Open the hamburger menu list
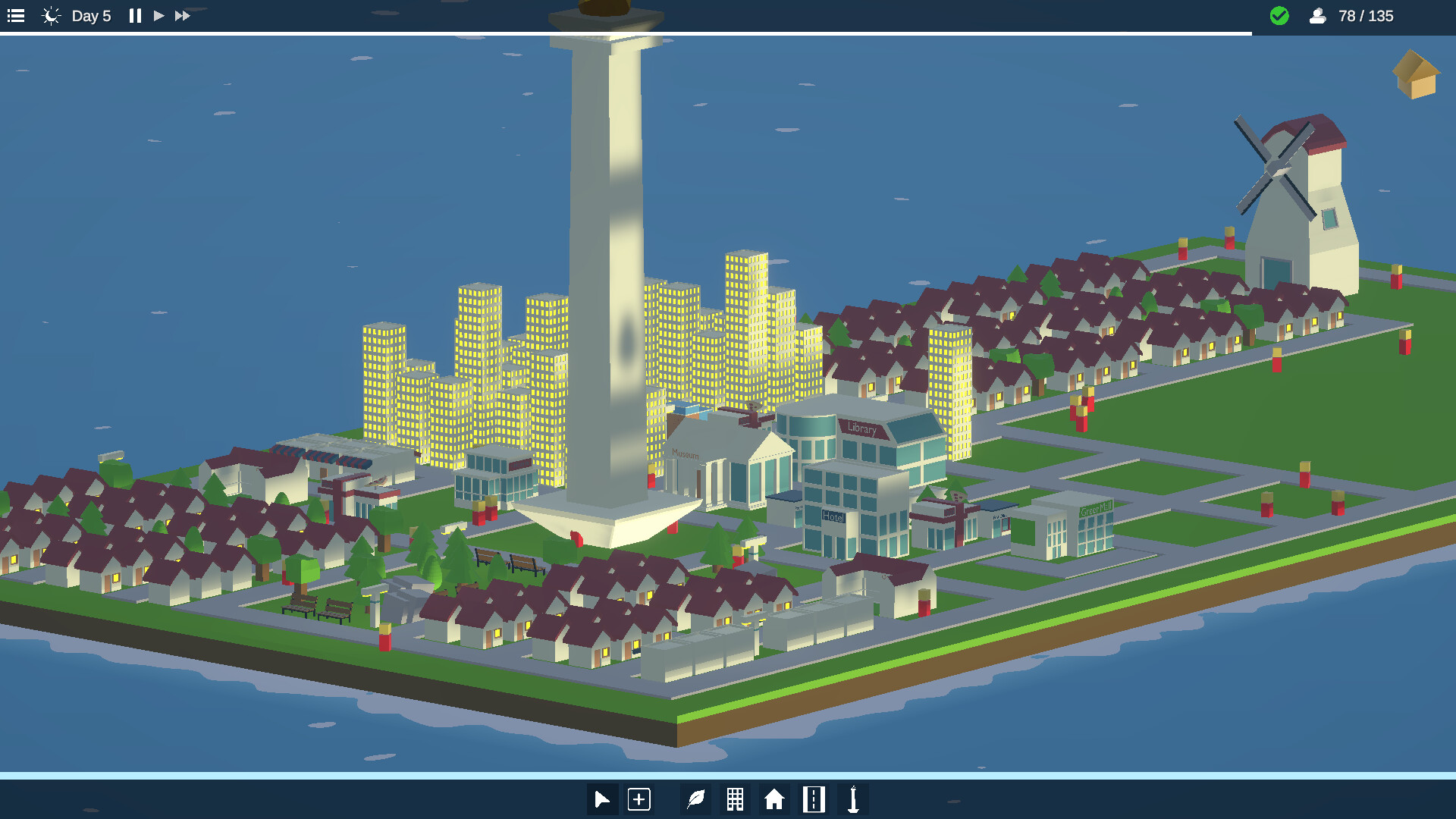This screenshot has width=1456, height=819. [15, 15]
